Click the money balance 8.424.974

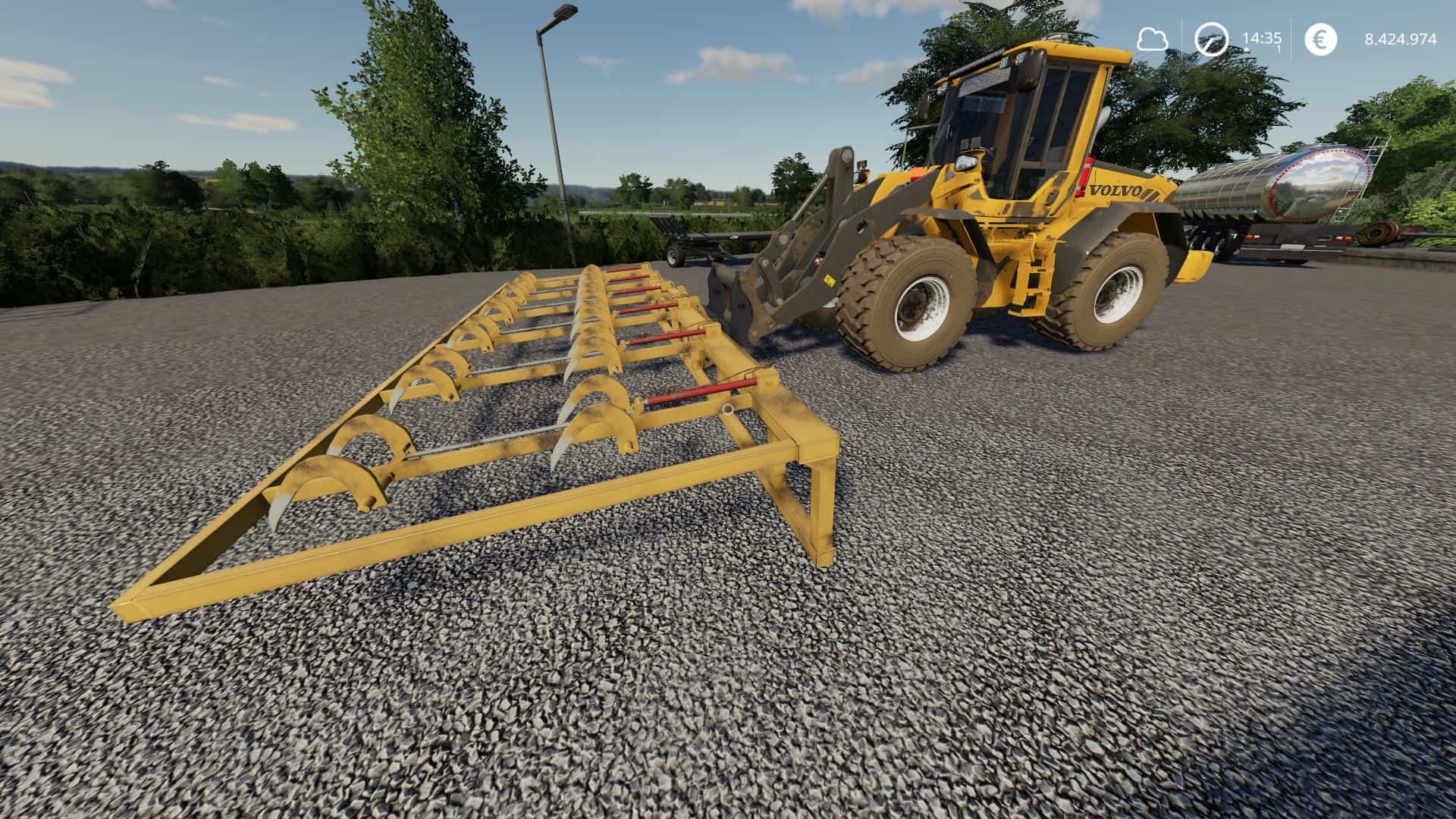tap(1401, 39)
